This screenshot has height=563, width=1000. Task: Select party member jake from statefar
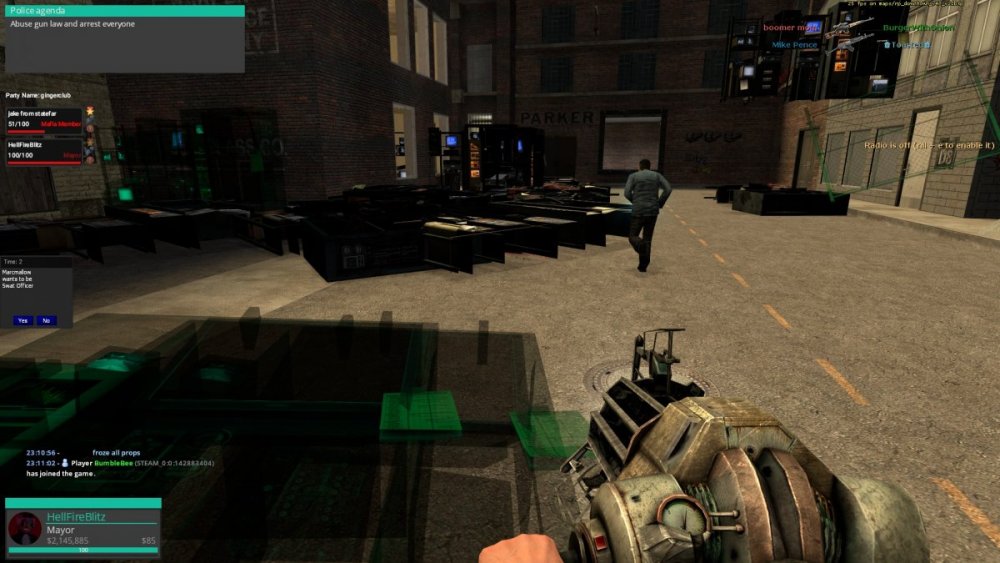pos(44,119)
